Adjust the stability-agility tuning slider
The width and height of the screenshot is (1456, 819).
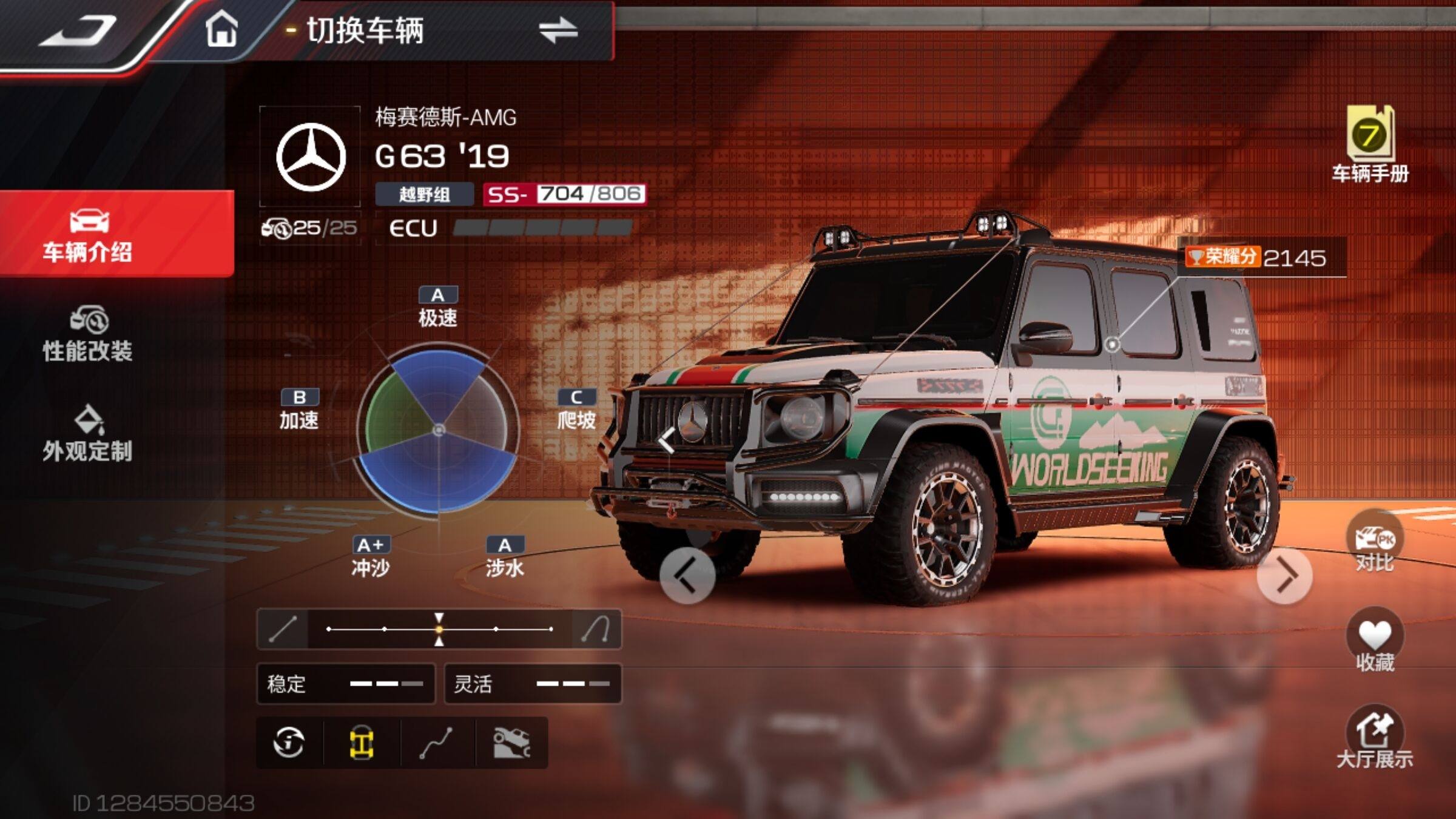(439, 629)
